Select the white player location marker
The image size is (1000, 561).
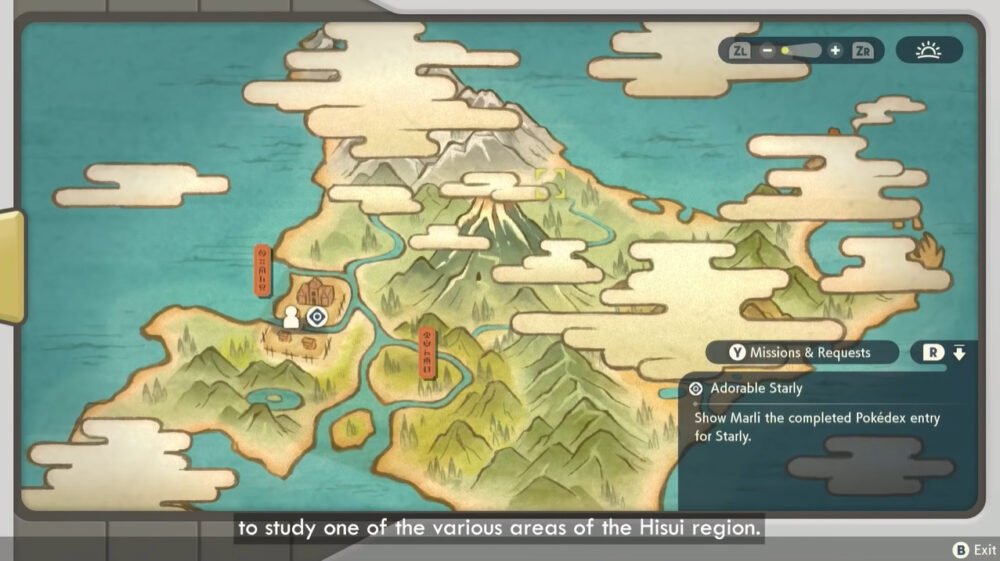pyautogui.click(x=291, y=318)
